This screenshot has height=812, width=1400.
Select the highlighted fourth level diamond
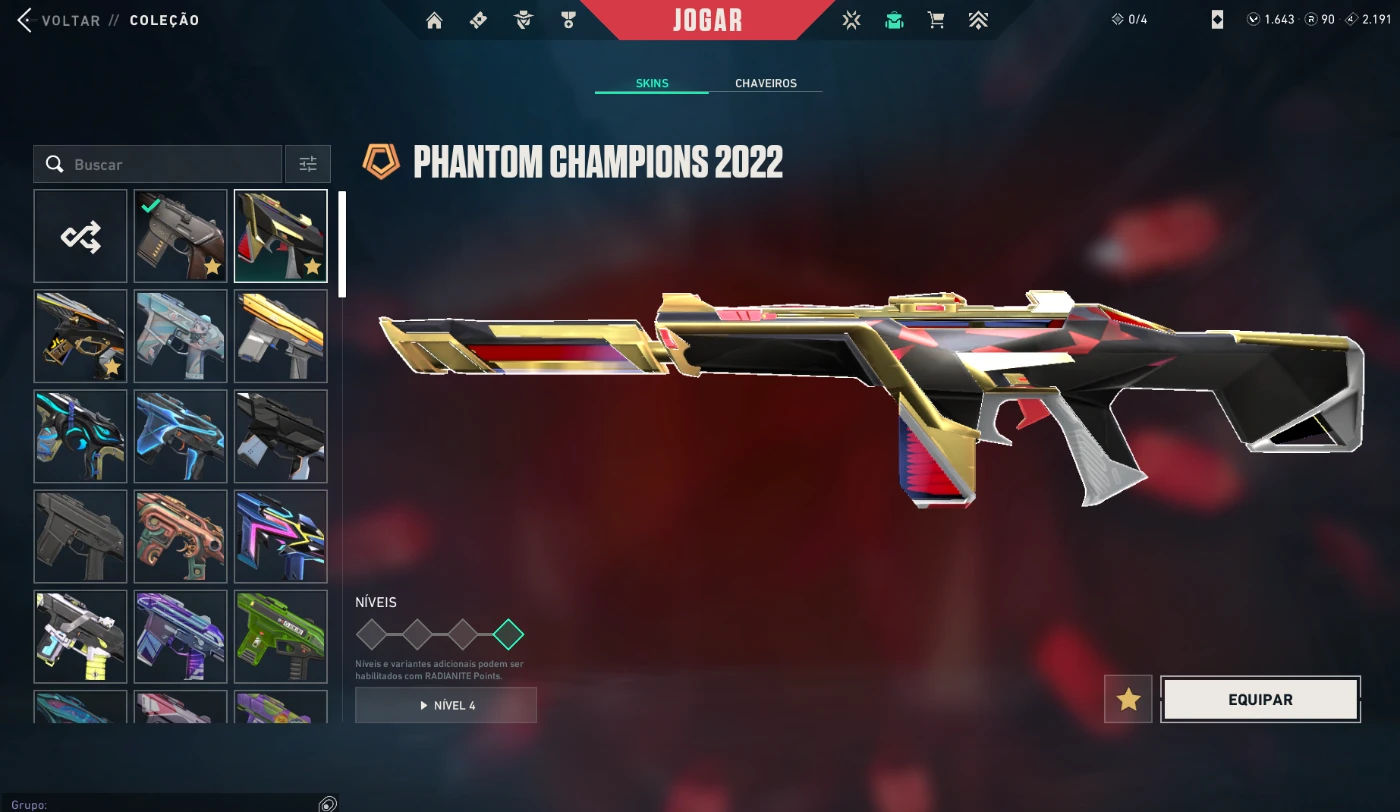(x=508, y=634)
